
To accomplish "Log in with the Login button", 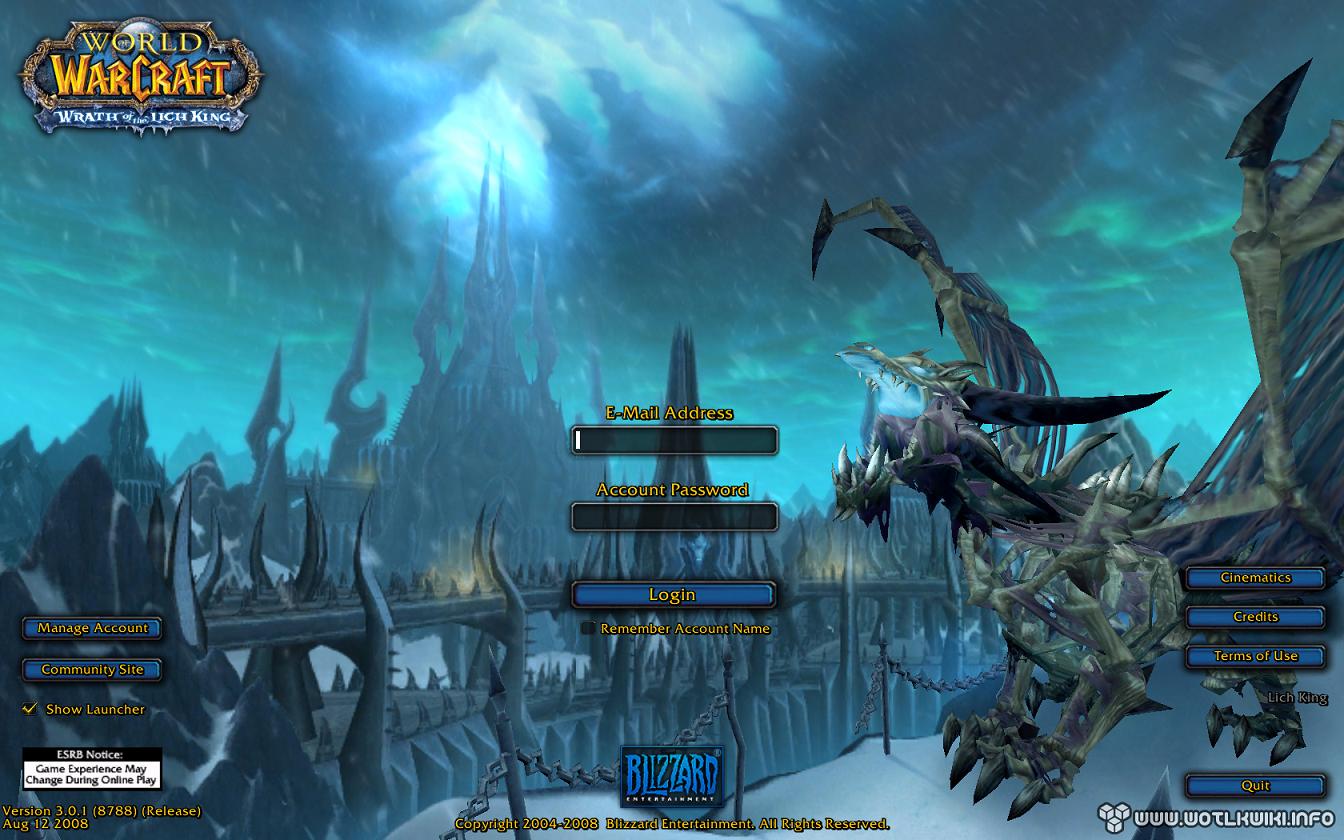I will pos(672,594).
